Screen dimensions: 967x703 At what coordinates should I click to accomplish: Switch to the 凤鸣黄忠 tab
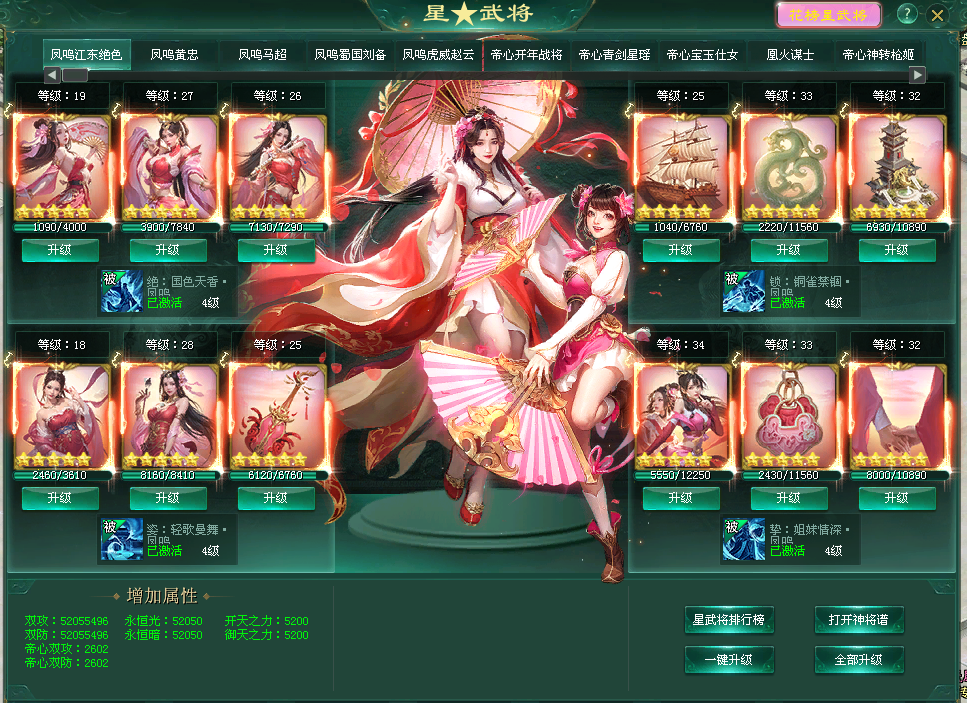pos(174,55)
